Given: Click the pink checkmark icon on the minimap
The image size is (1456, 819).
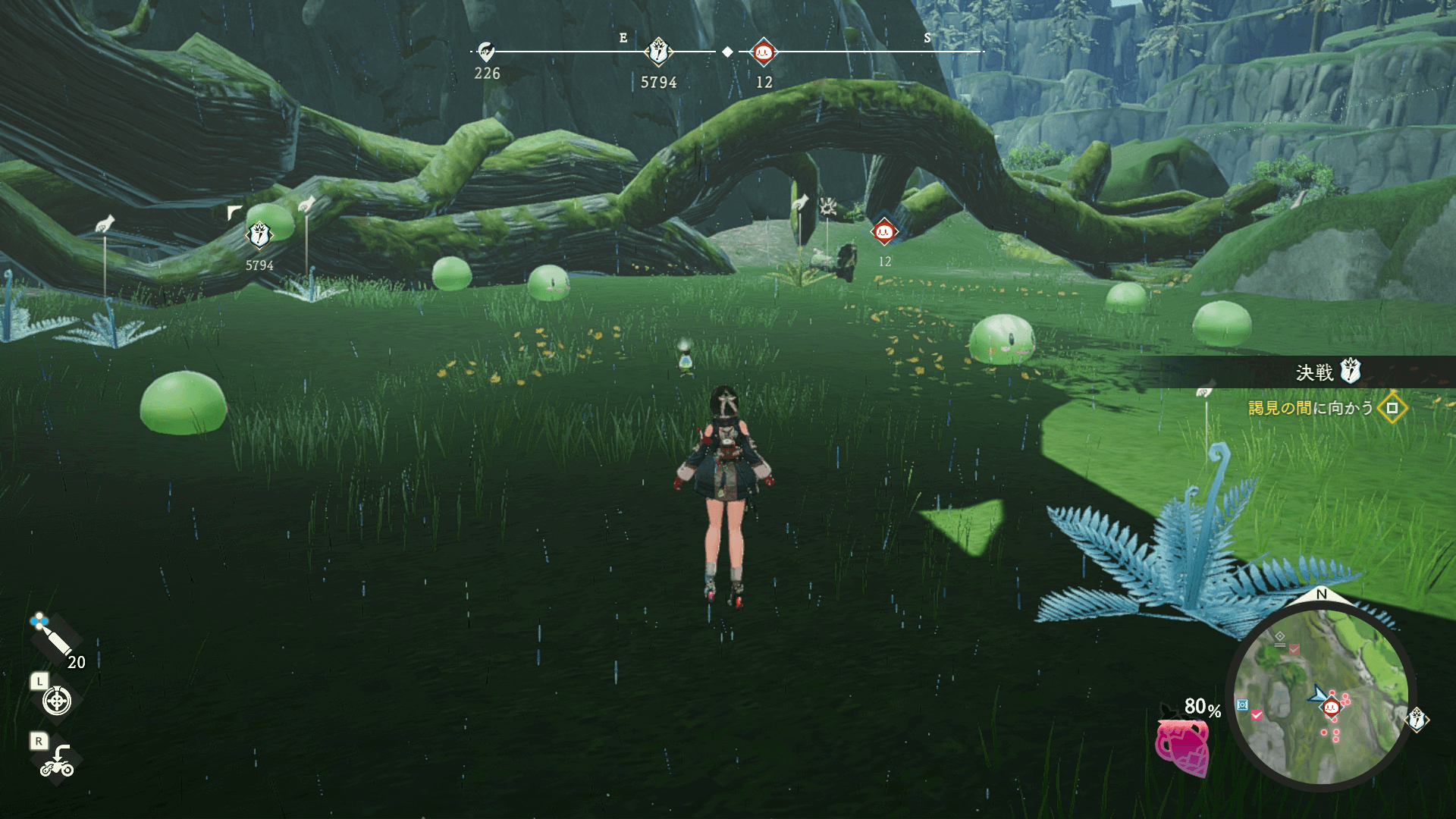Looking at the screenshot, I should point(1257,714).
